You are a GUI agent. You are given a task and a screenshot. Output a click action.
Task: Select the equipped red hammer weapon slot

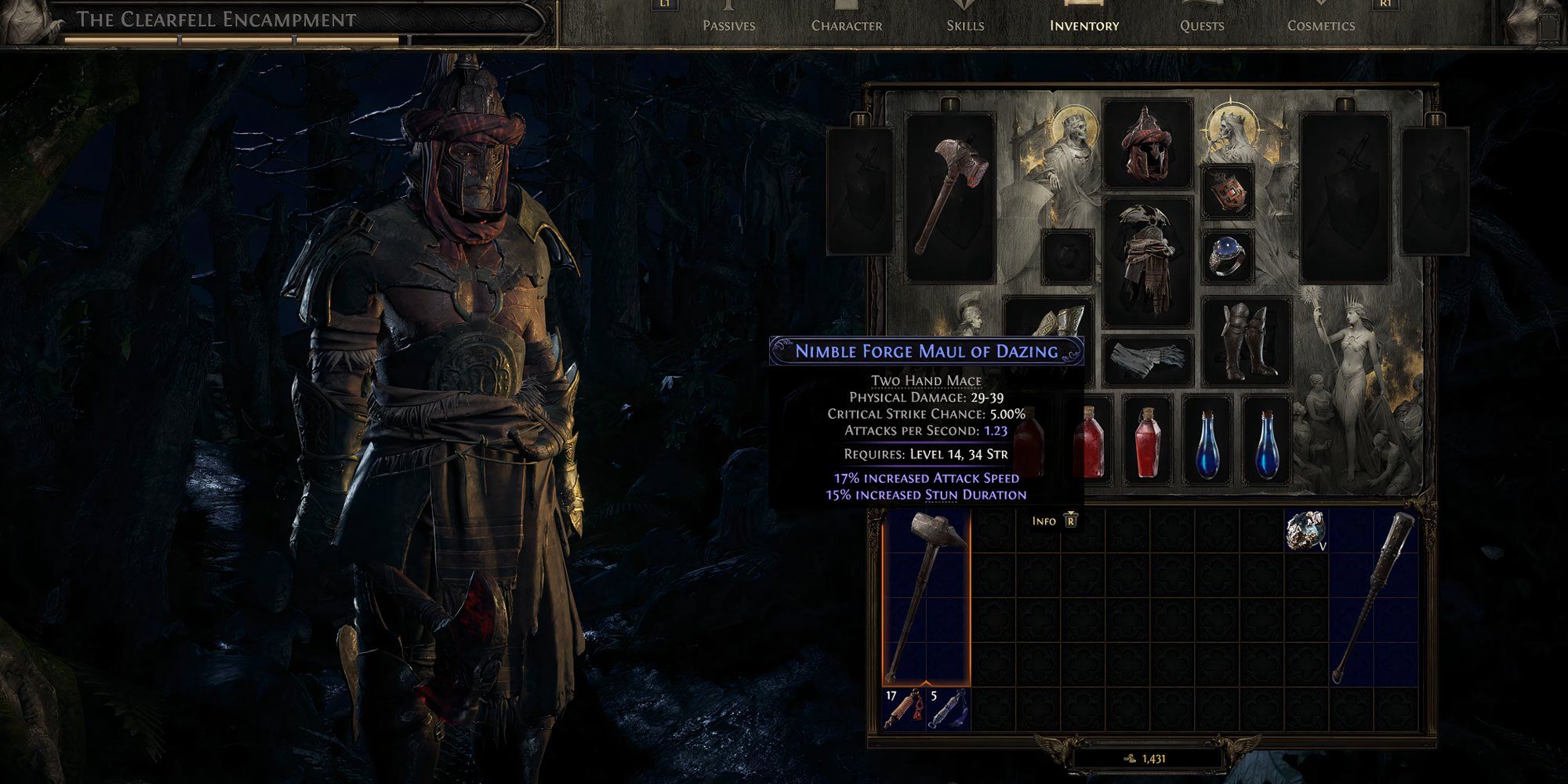950,198
